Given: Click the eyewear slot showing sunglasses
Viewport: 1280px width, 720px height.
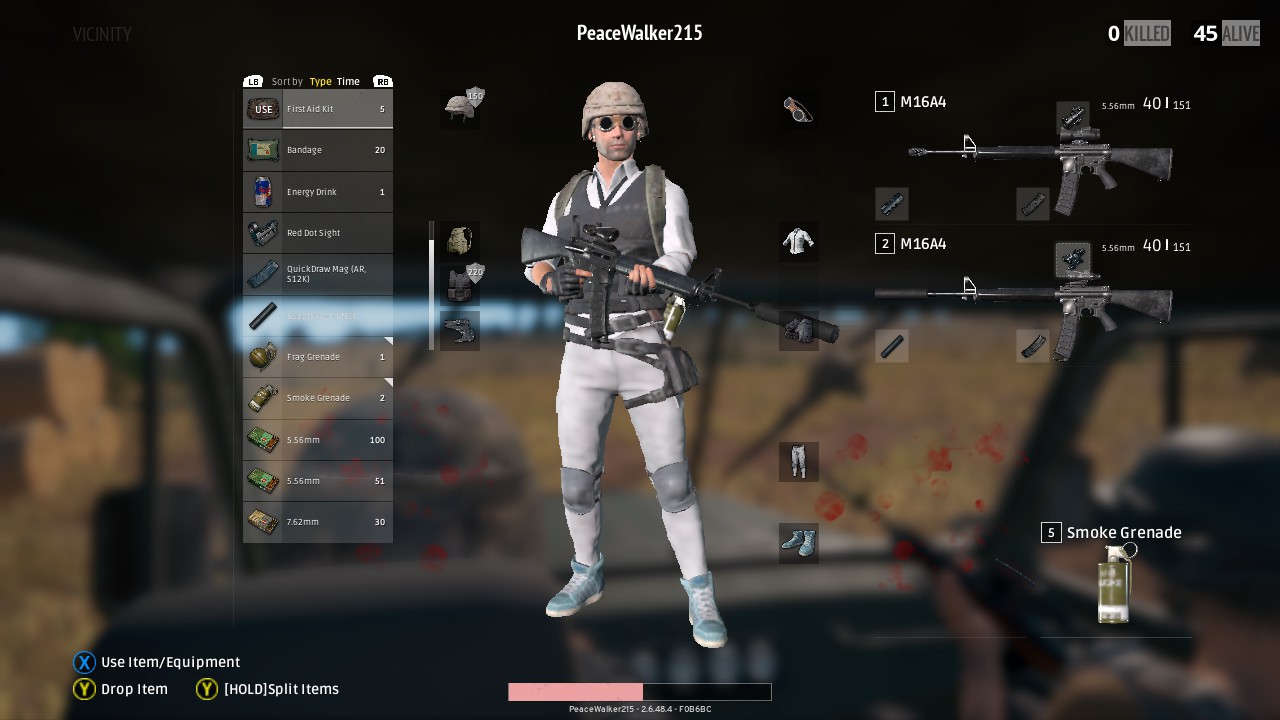Looking at the screenshot, I should [799, 108].
